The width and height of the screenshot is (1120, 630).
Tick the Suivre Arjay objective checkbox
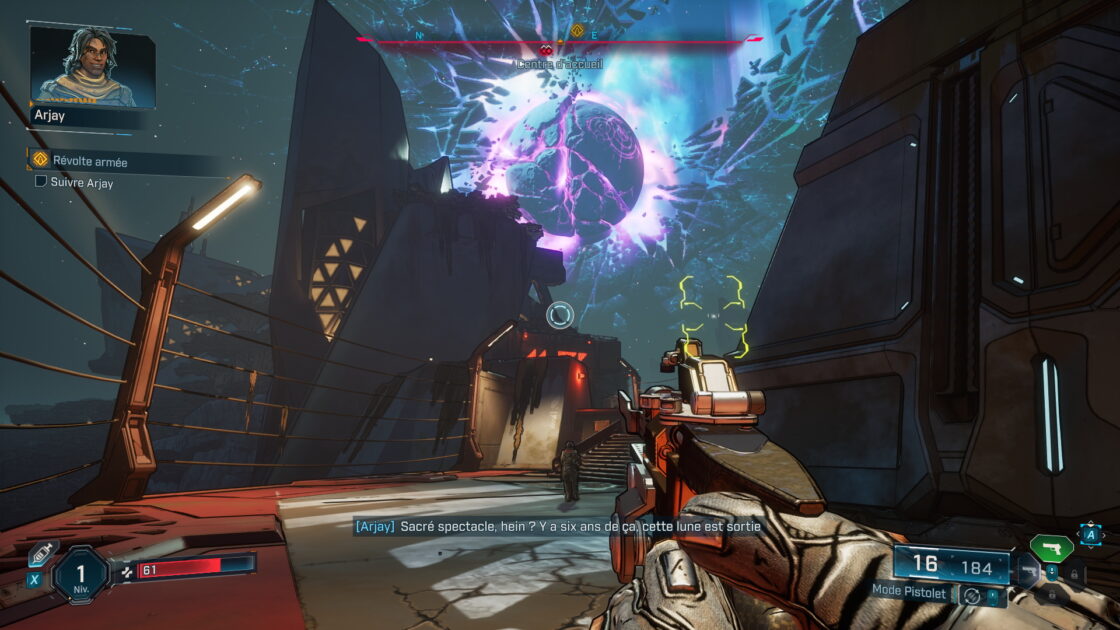[41, 182]
